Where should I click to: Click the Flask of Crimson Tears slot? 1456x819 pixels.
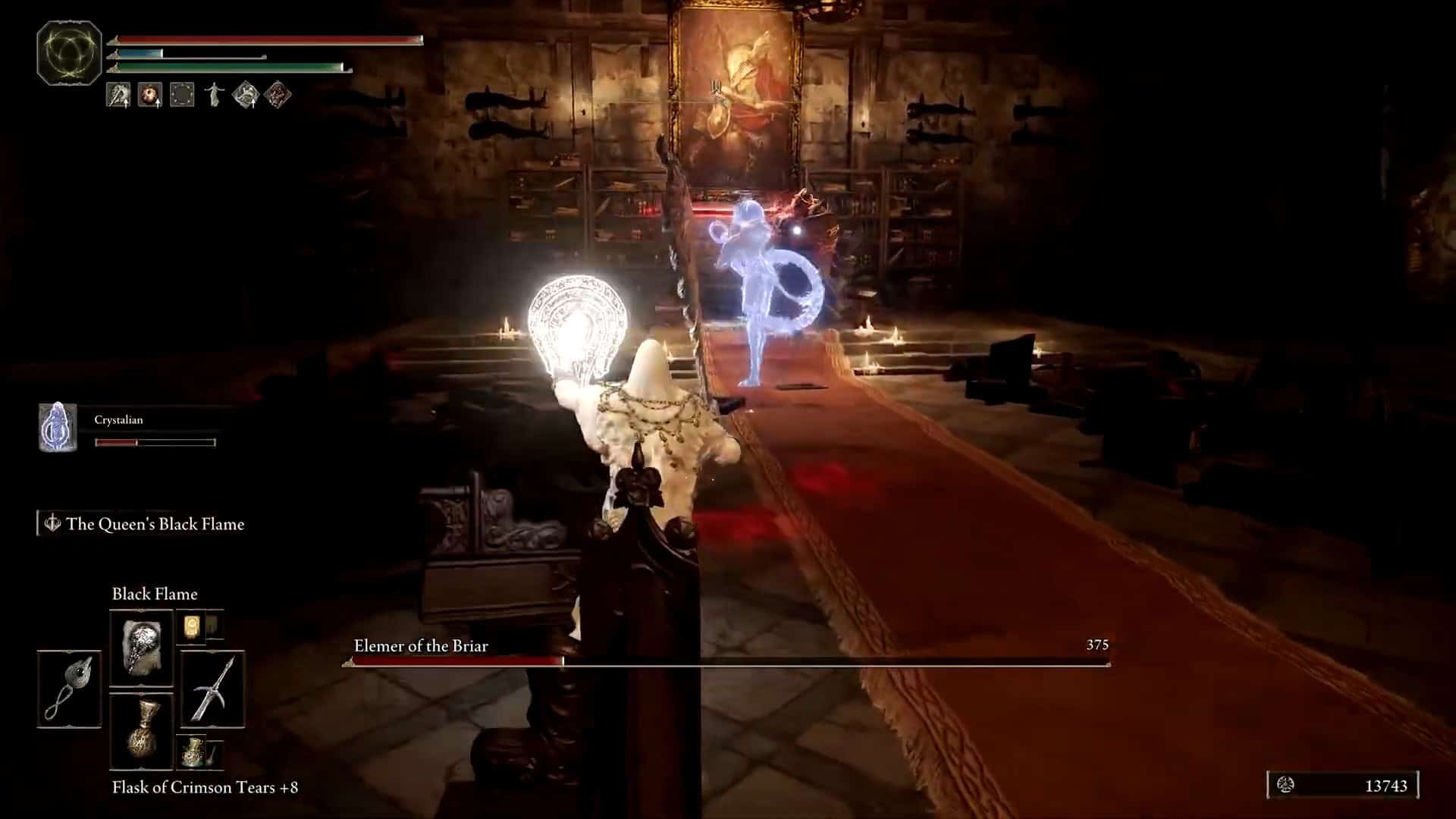(141, 731)
